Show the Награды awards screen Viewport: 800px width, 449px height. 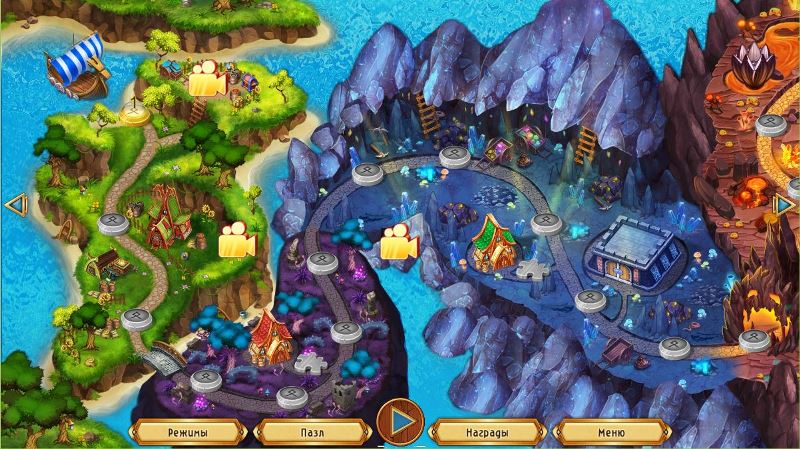point(488,432)
